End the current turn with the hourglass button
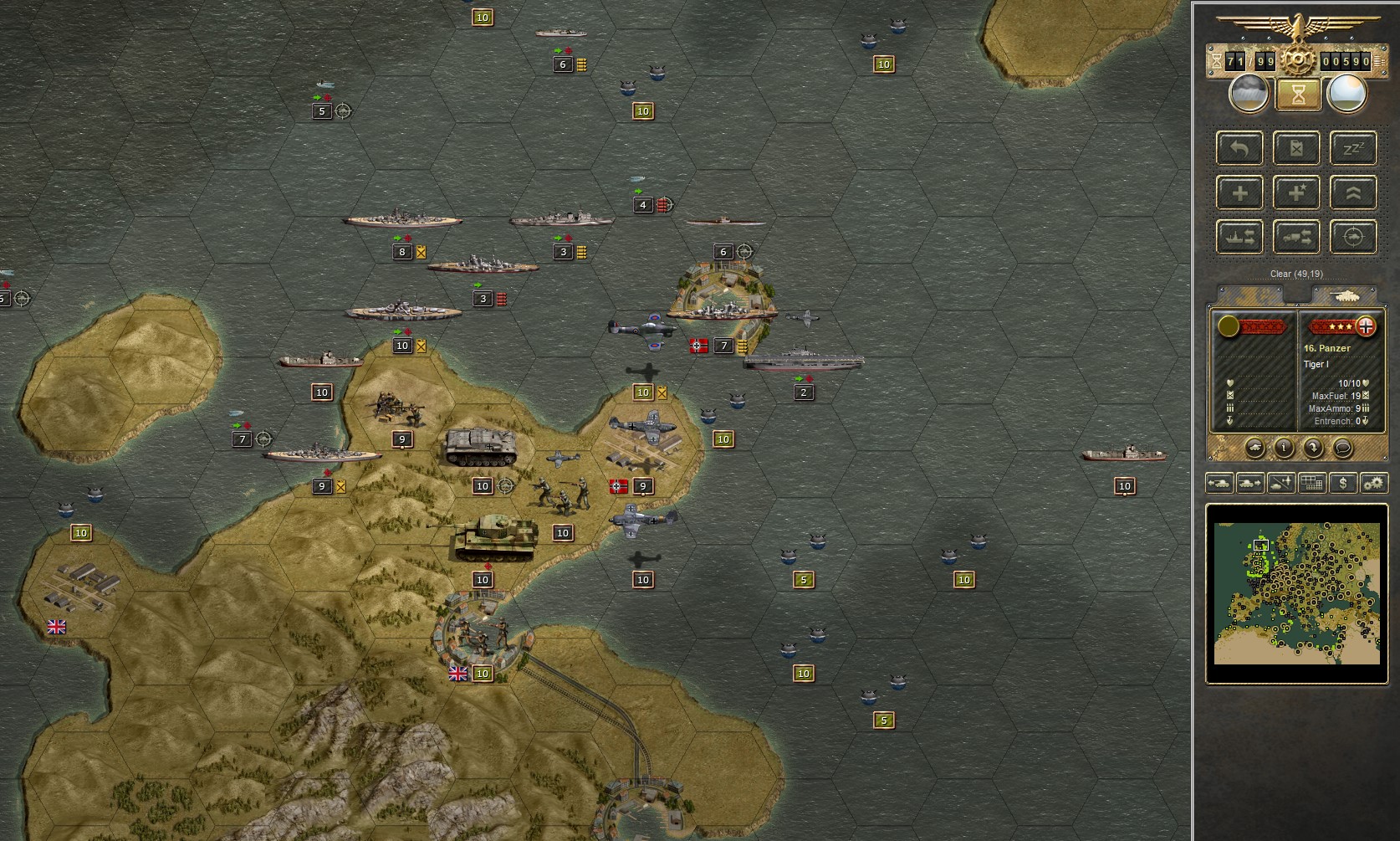 pyautogui.click(x=1297, y=95)
